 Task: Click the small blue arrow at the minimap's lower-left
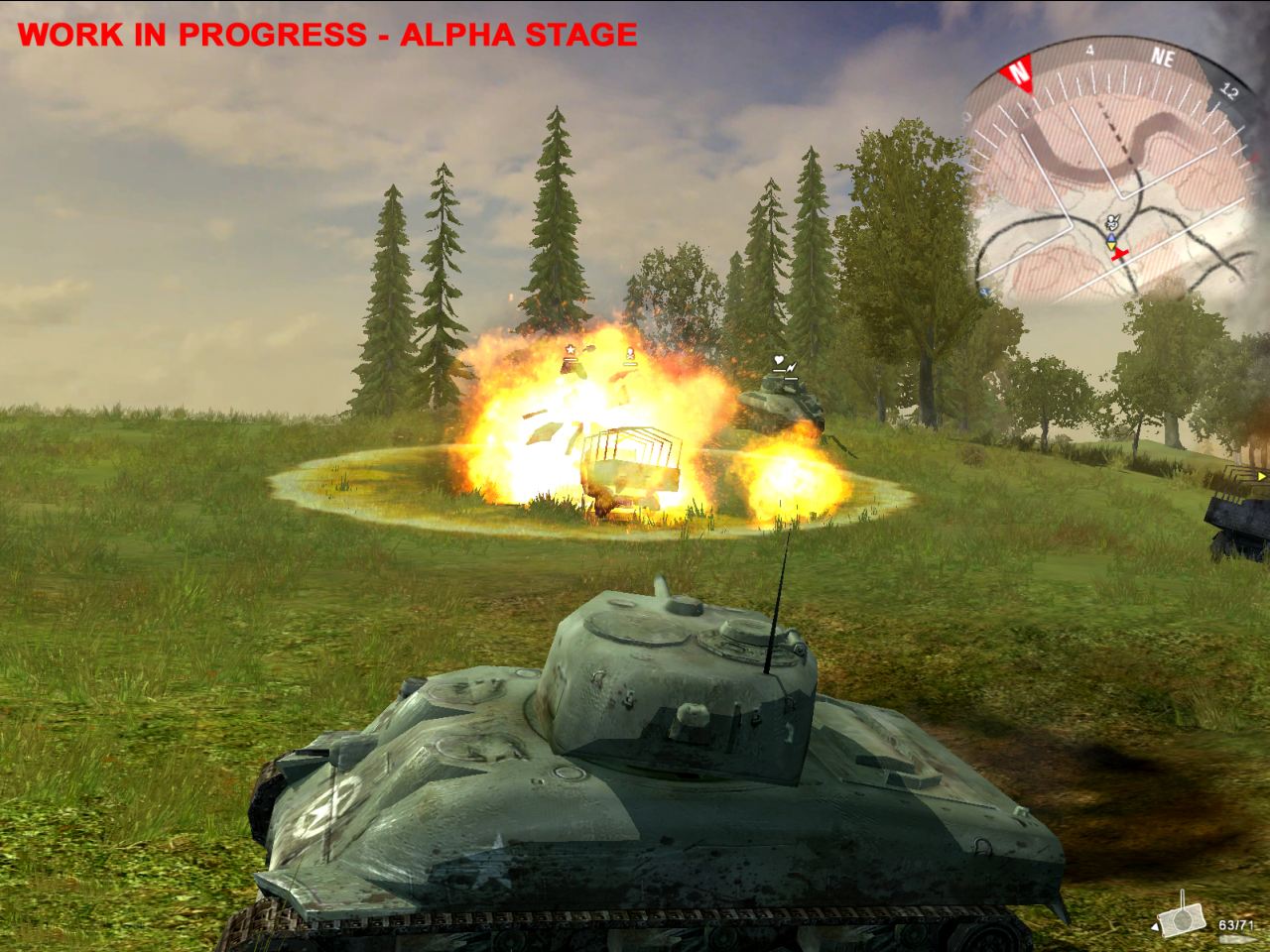983,292
